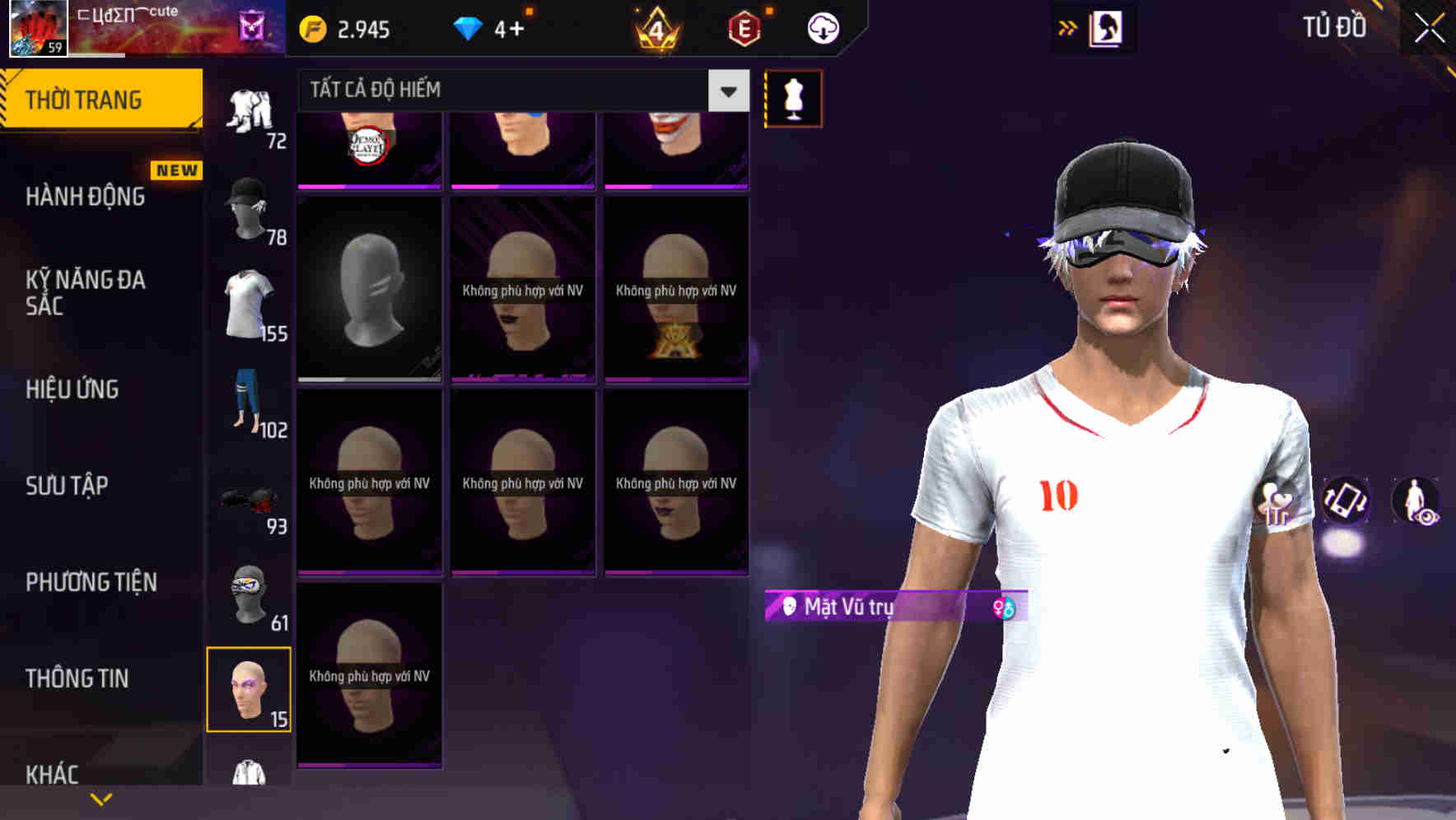The height and width of the screenshot is (820, 1456).
Task: Toggle the wardrobe preview frame icon top right
Action: (1107, 27)
